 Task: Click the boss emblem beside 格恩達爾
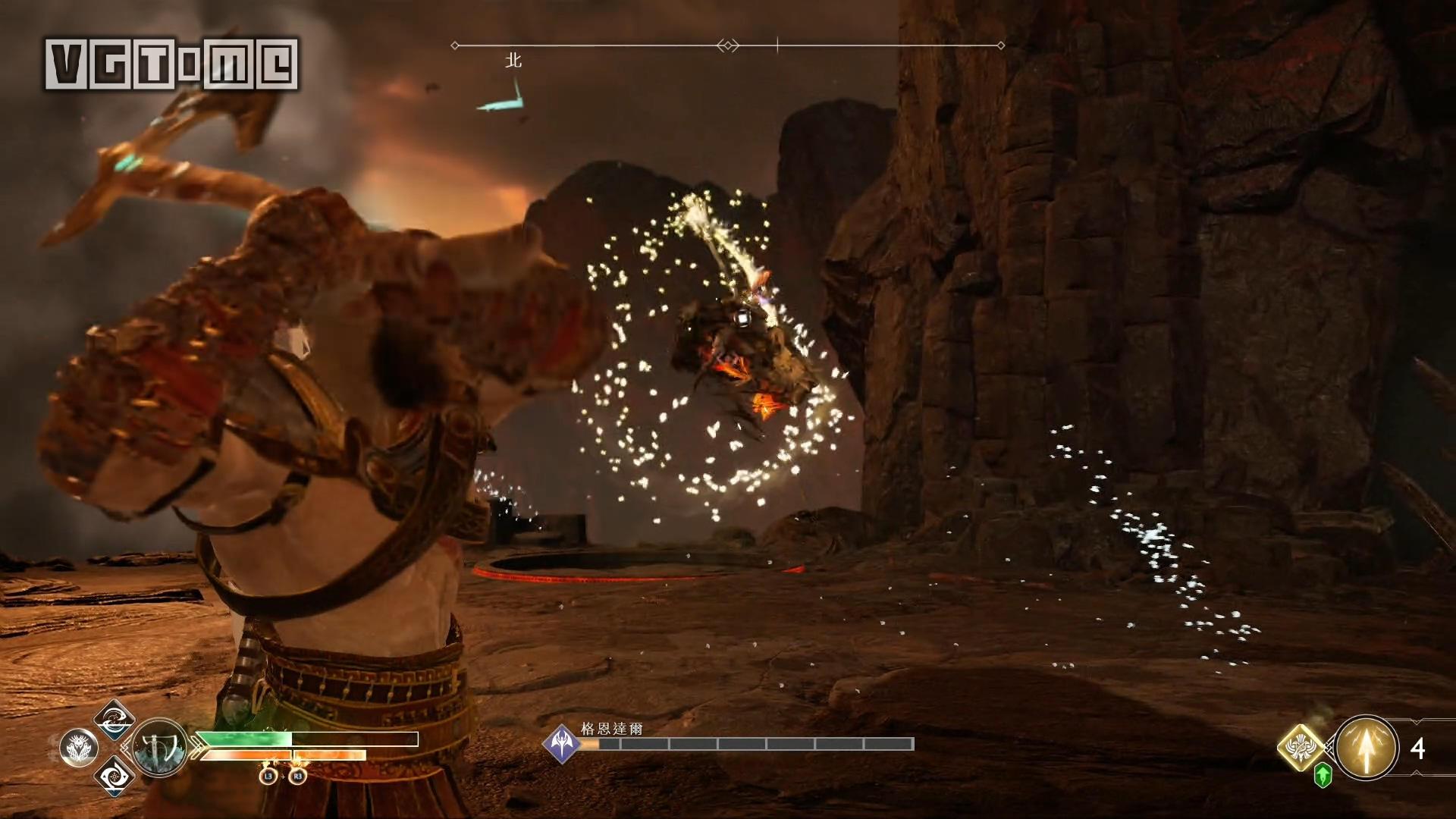pyautogui.click(x=561, y=743)
